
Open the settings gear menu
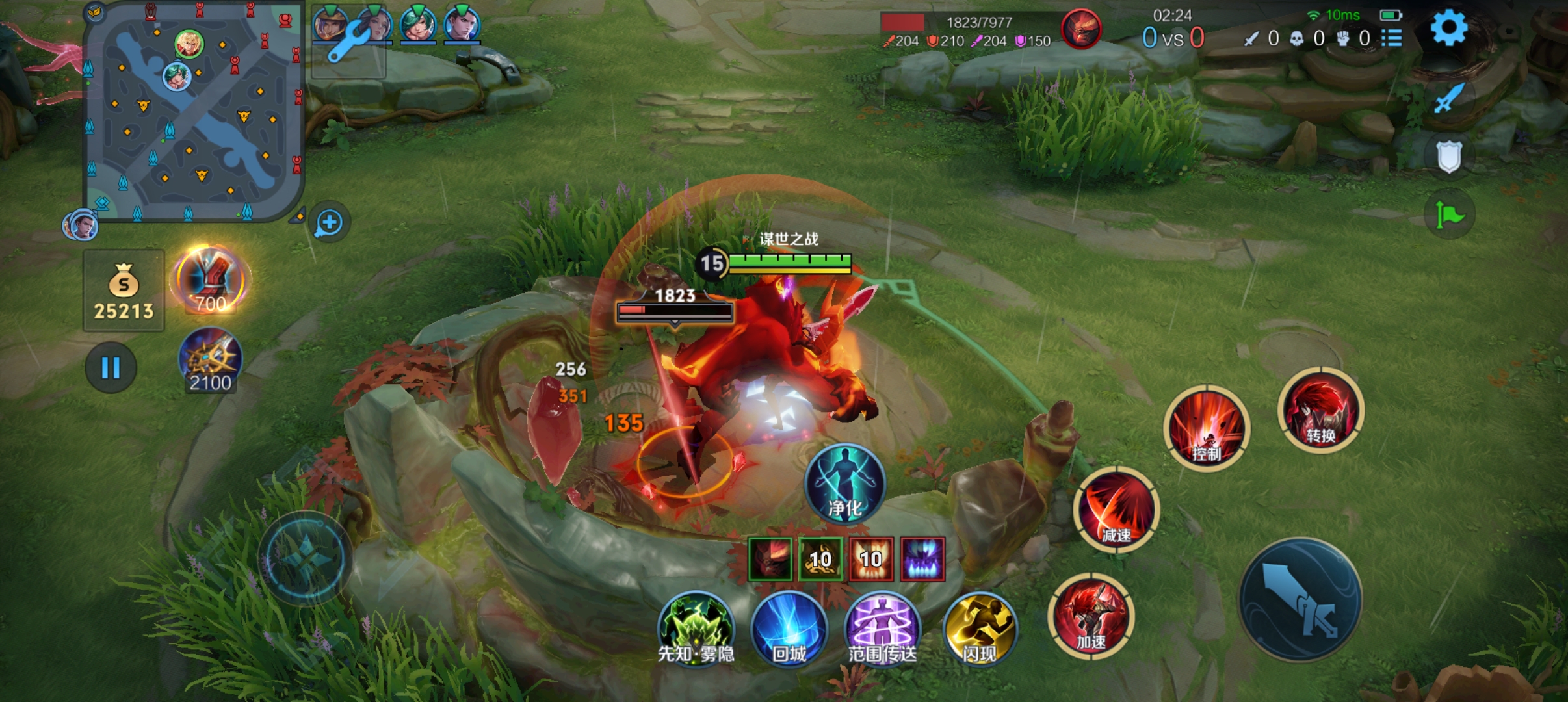point(1448,29)
